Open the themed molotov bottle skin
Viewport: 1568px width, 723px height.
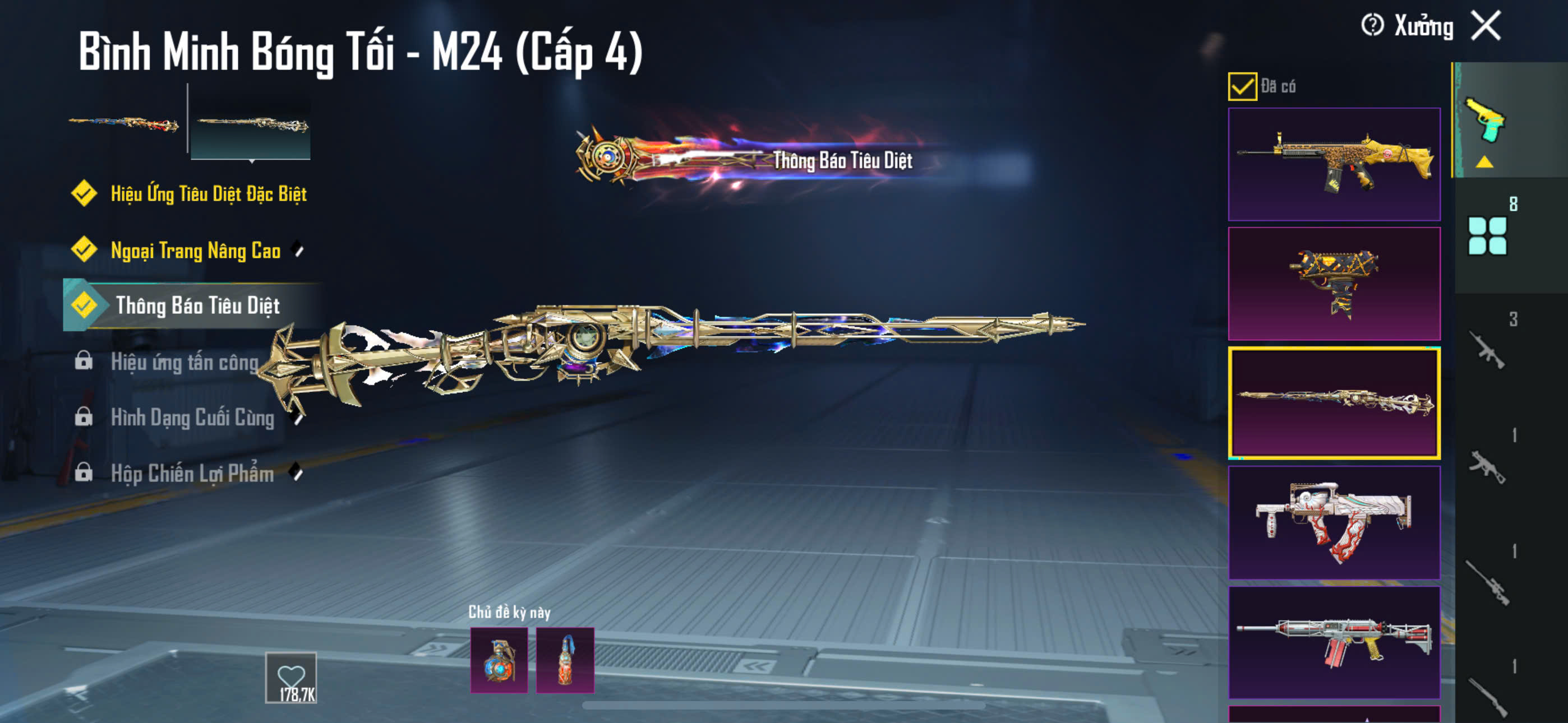[x=565, y=660]
